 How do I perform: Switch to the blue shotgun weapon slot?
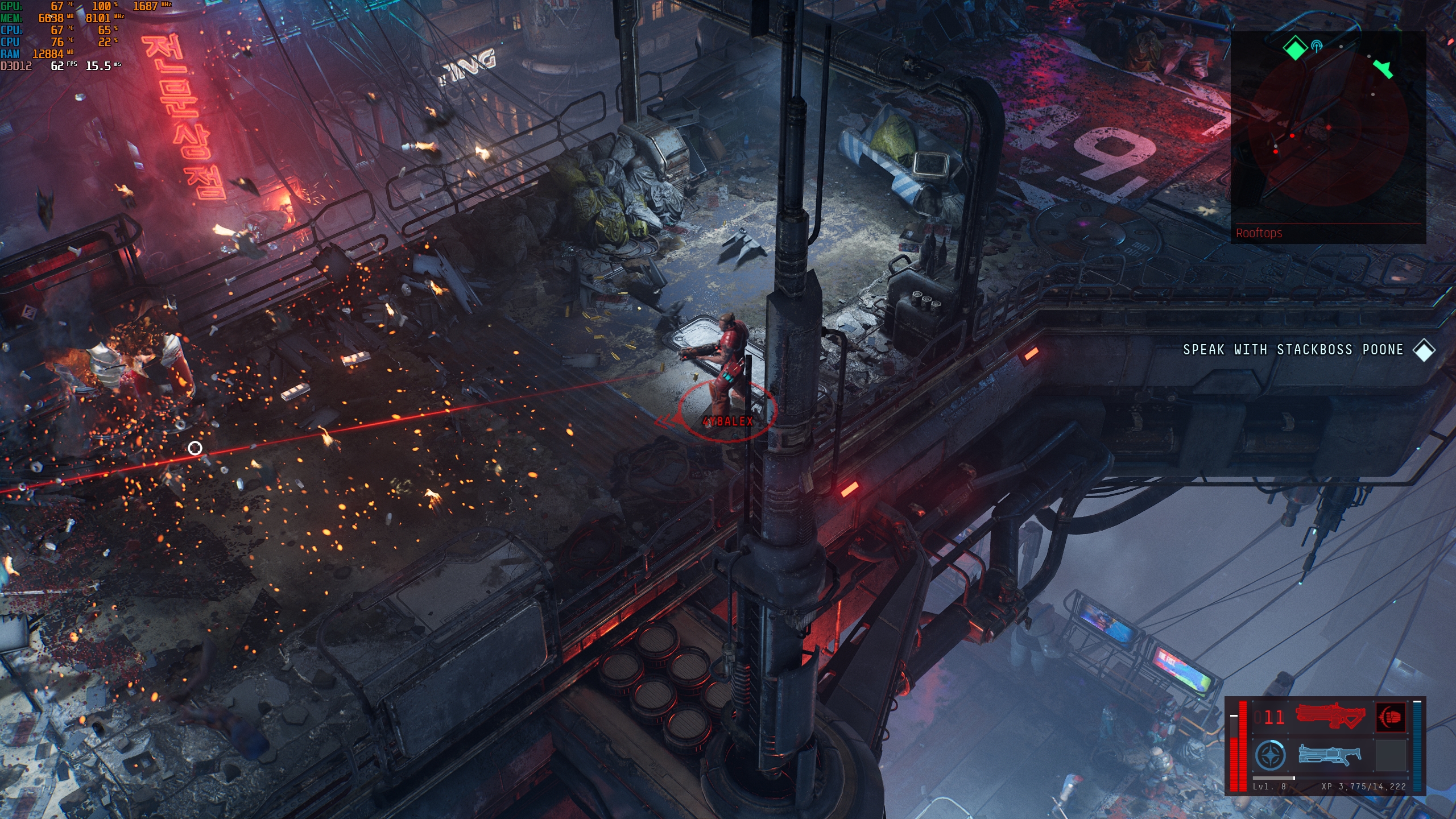[1330, 755]
